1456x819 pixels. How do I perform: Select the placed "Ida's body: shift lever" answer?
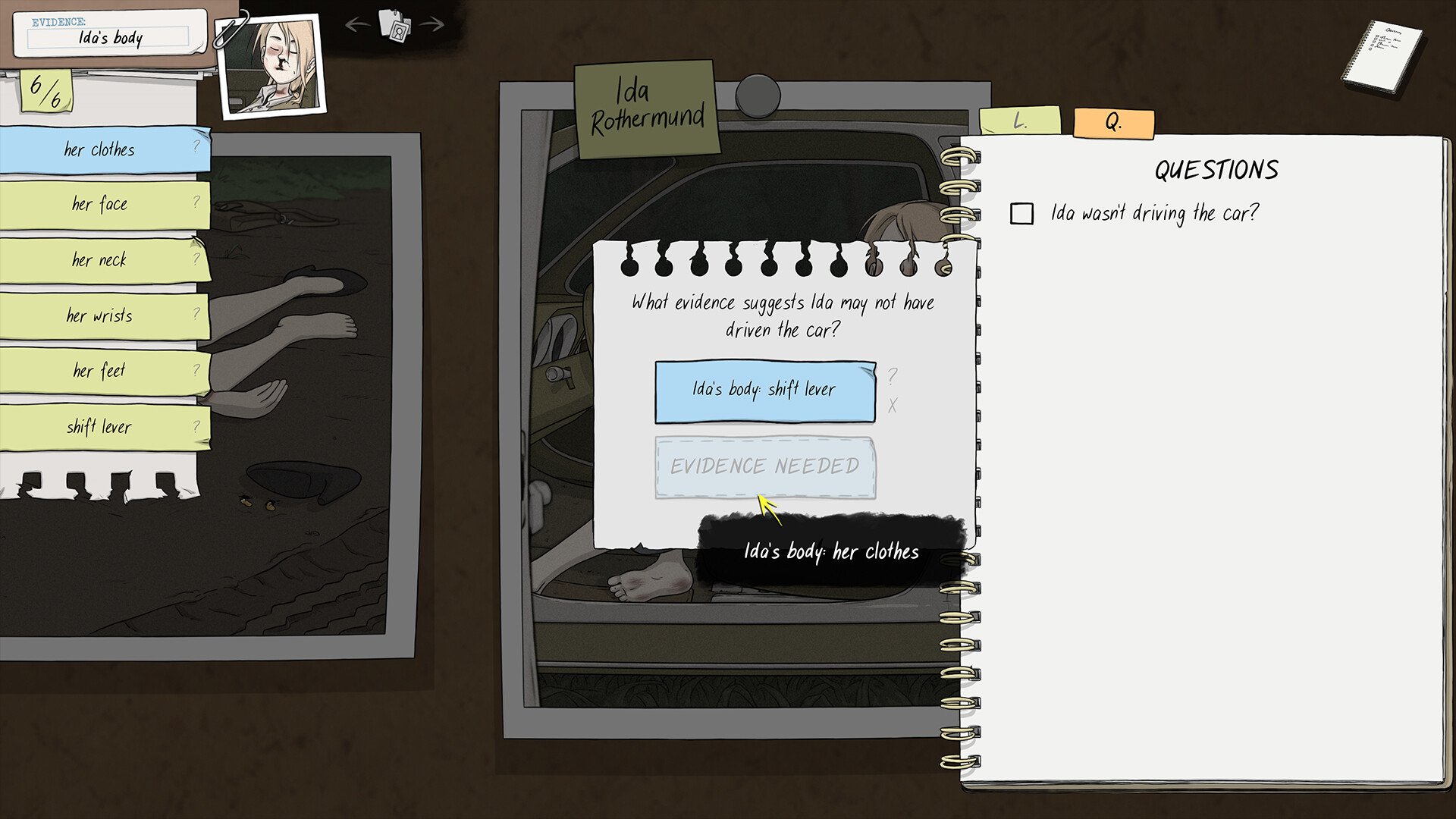coord(764,391)
